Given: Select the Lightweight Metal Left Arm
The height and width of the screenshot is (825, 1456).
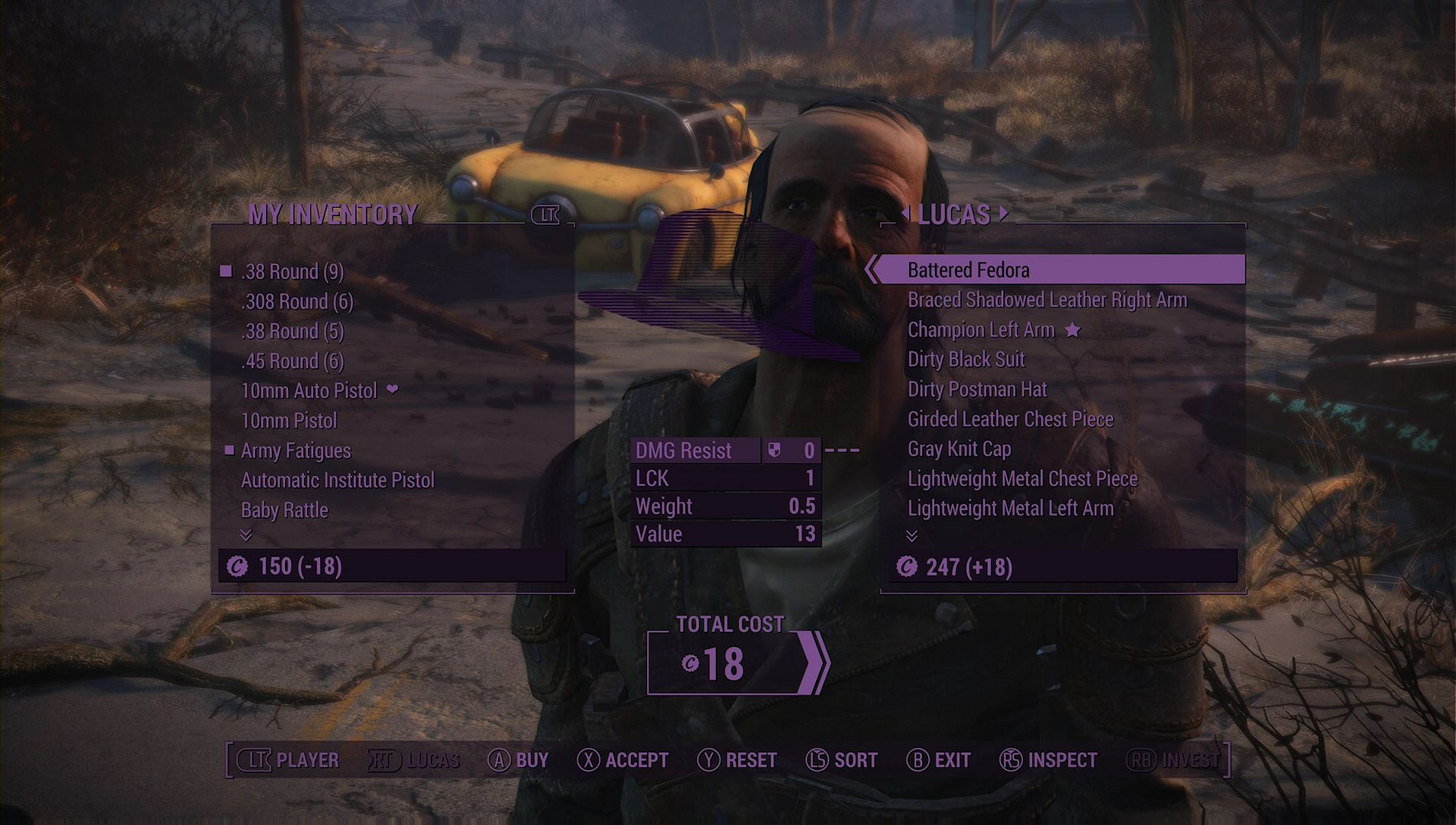Looking at the screenshot, I should click(x=1010, y=509).
